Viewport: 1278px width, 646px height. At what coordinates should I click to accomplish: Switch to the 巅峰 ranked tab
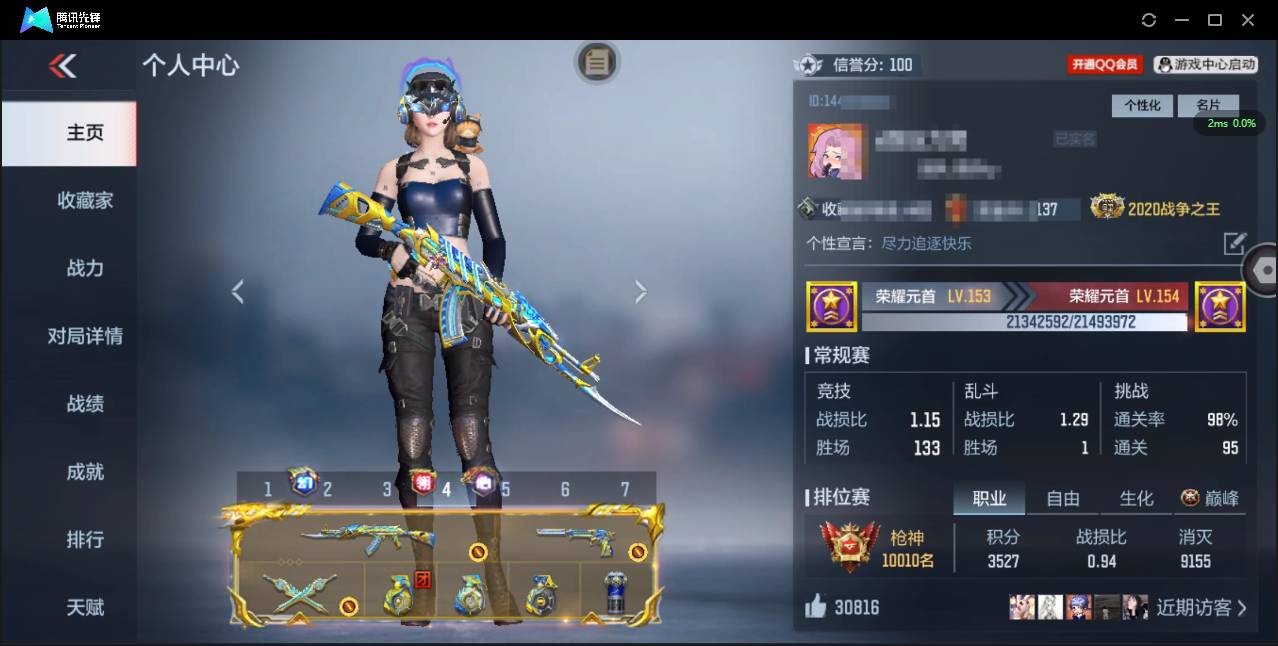pyautogui.click(x=1211, y=498)
